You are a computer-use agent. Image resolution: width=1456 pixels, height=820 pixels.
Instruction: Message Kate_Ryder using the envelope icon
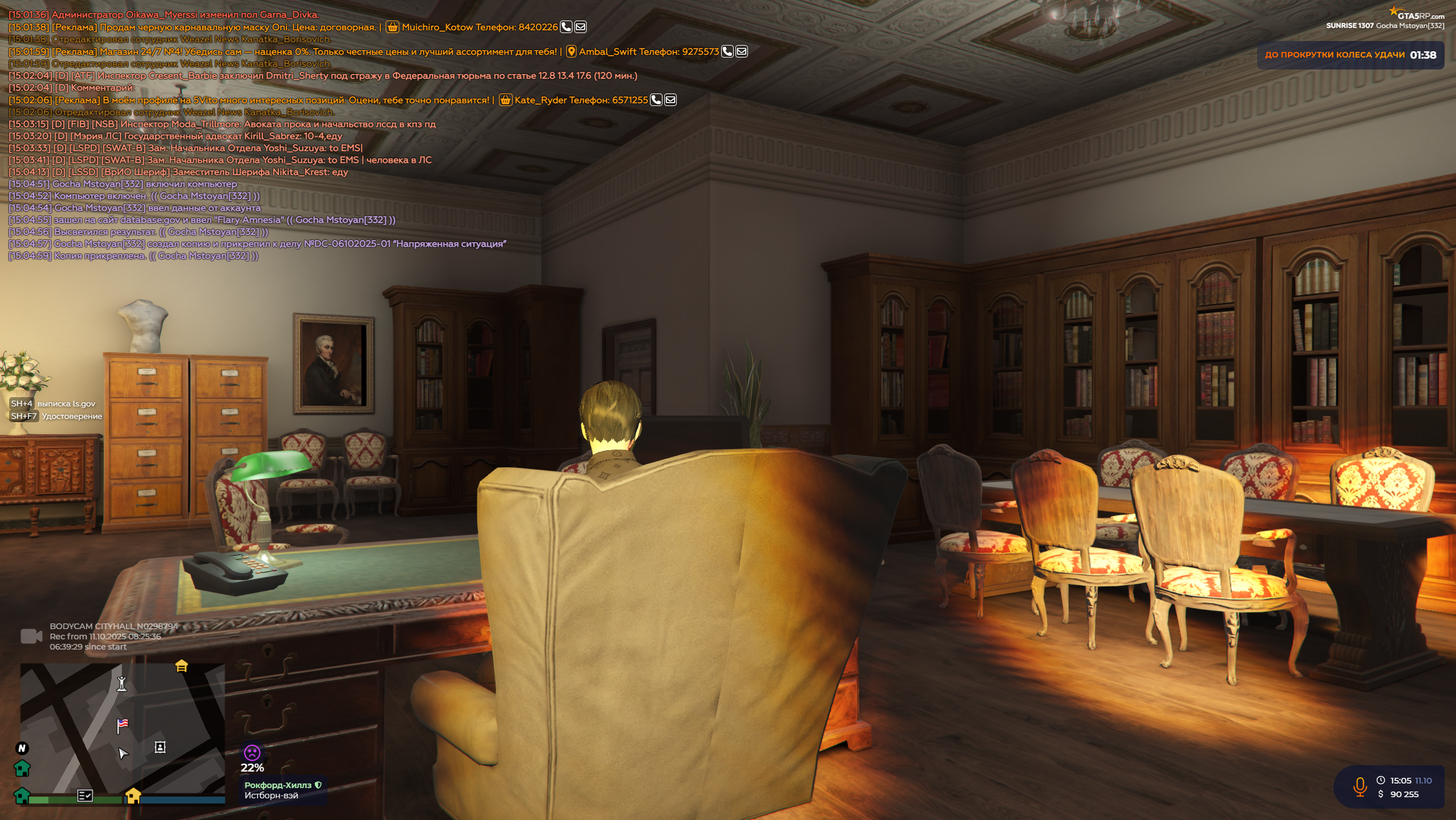[x=671, y=100]
